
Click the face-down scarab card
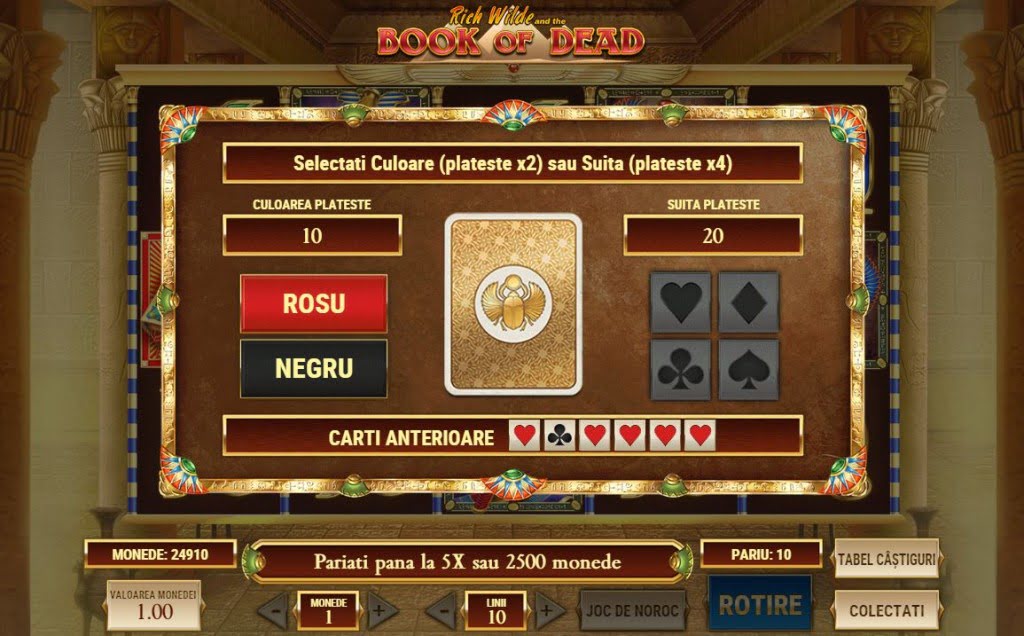(513, 304)
